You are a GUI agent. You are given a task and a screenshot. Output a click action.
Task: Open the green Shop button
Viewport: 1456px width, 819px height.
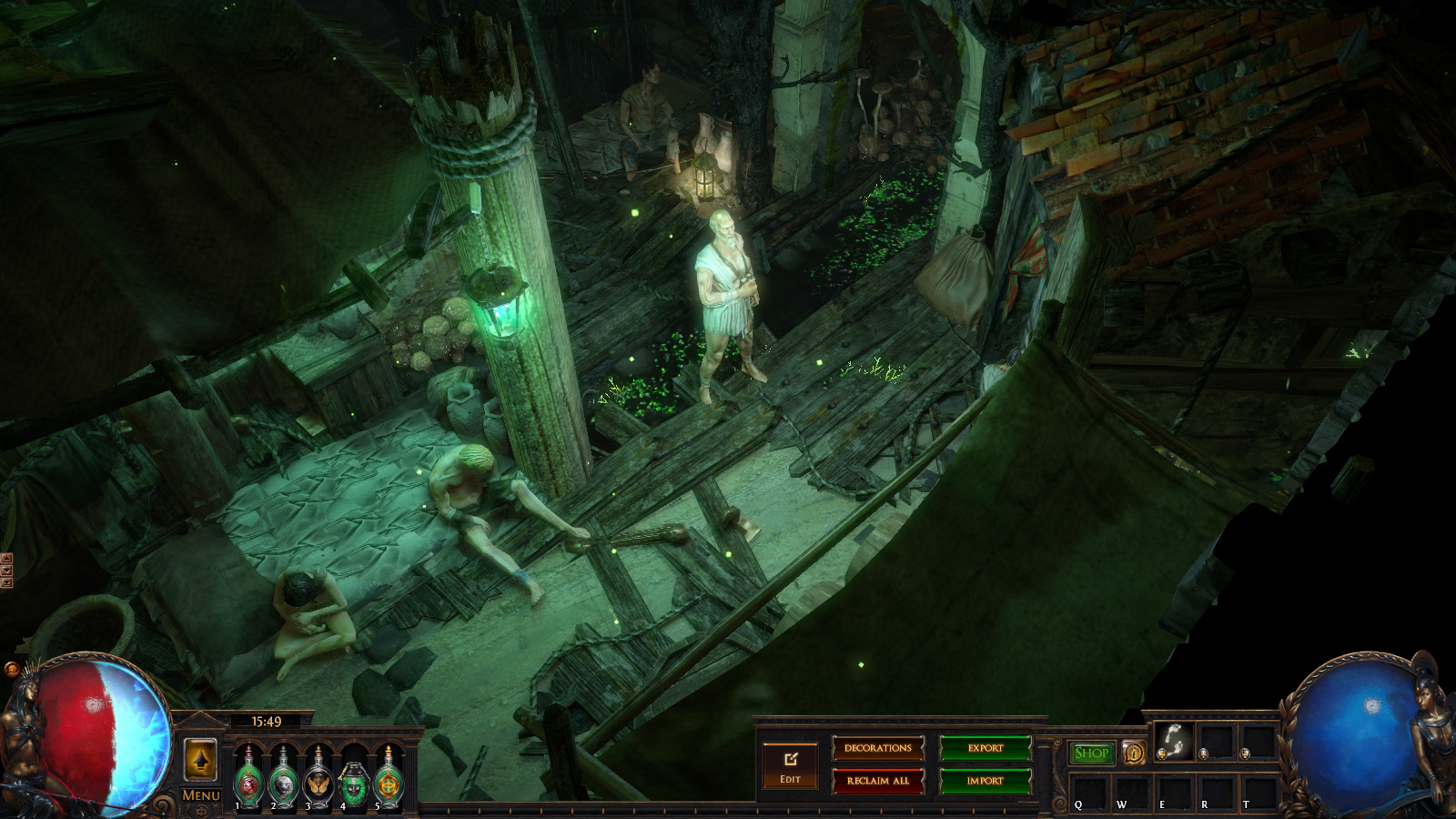click(1091, 753)
